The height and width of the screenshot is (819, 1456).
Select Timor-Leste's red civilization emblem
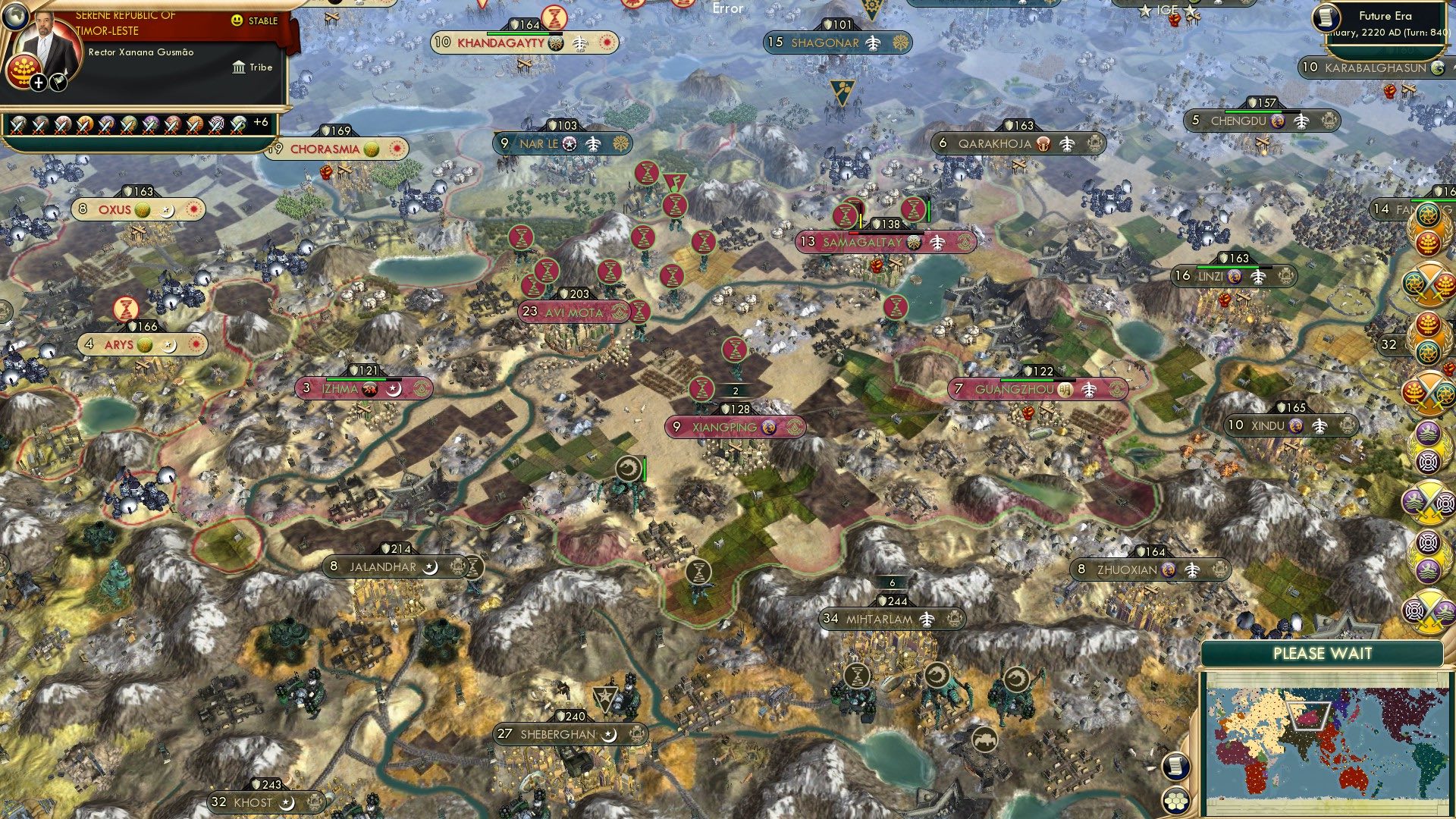(24, 71)
